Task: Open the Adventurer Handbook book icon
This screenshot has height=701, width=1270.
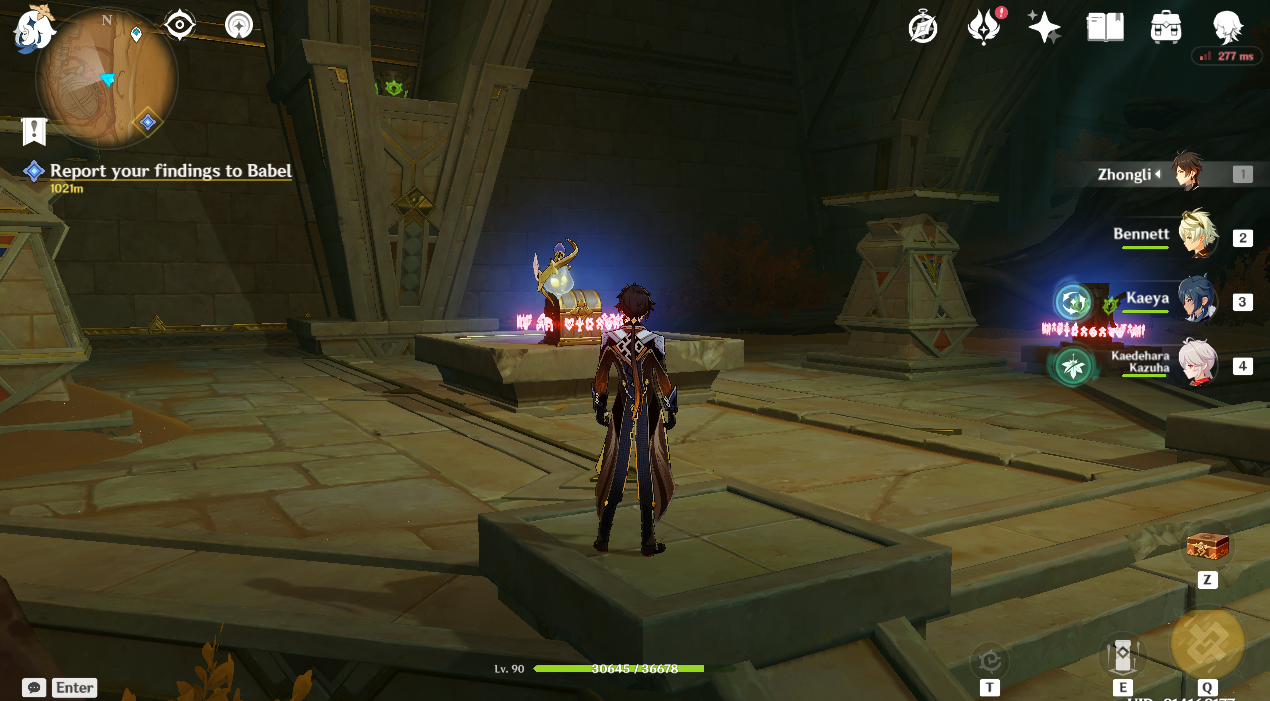Action: [x=1105, y=27]
